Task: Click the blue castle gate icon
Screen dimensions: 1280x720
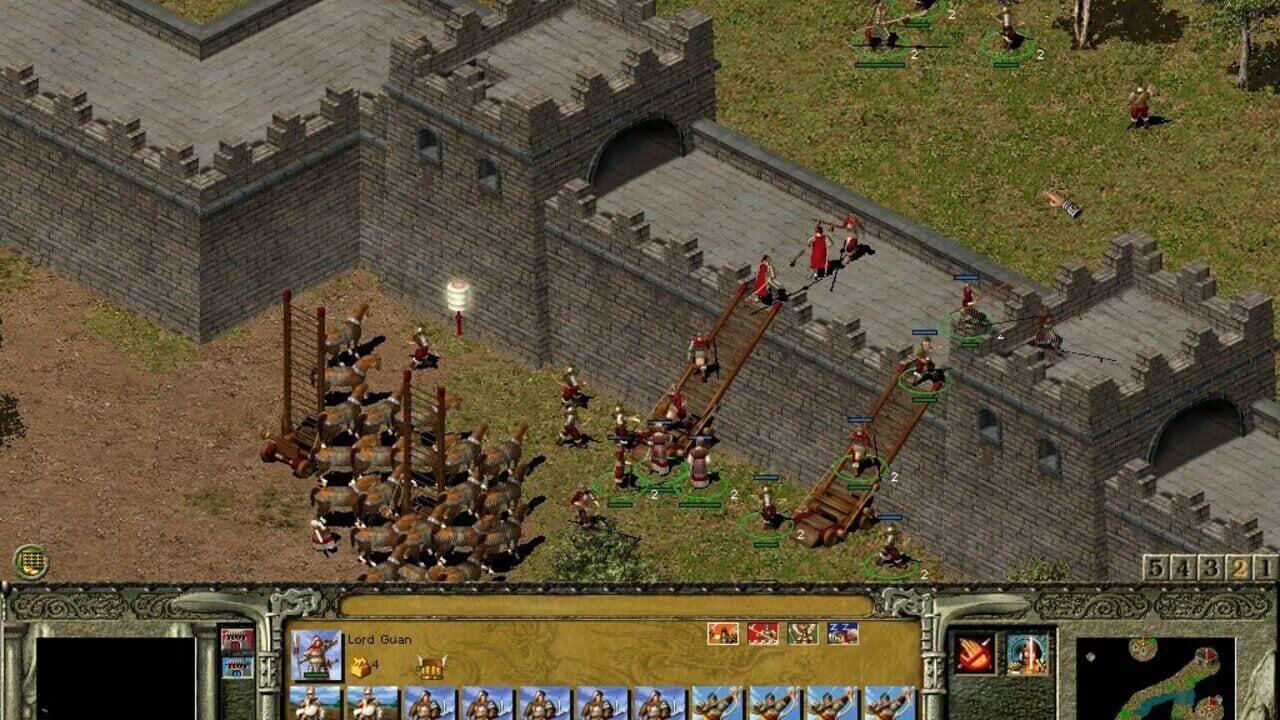Action: (237, 667)
